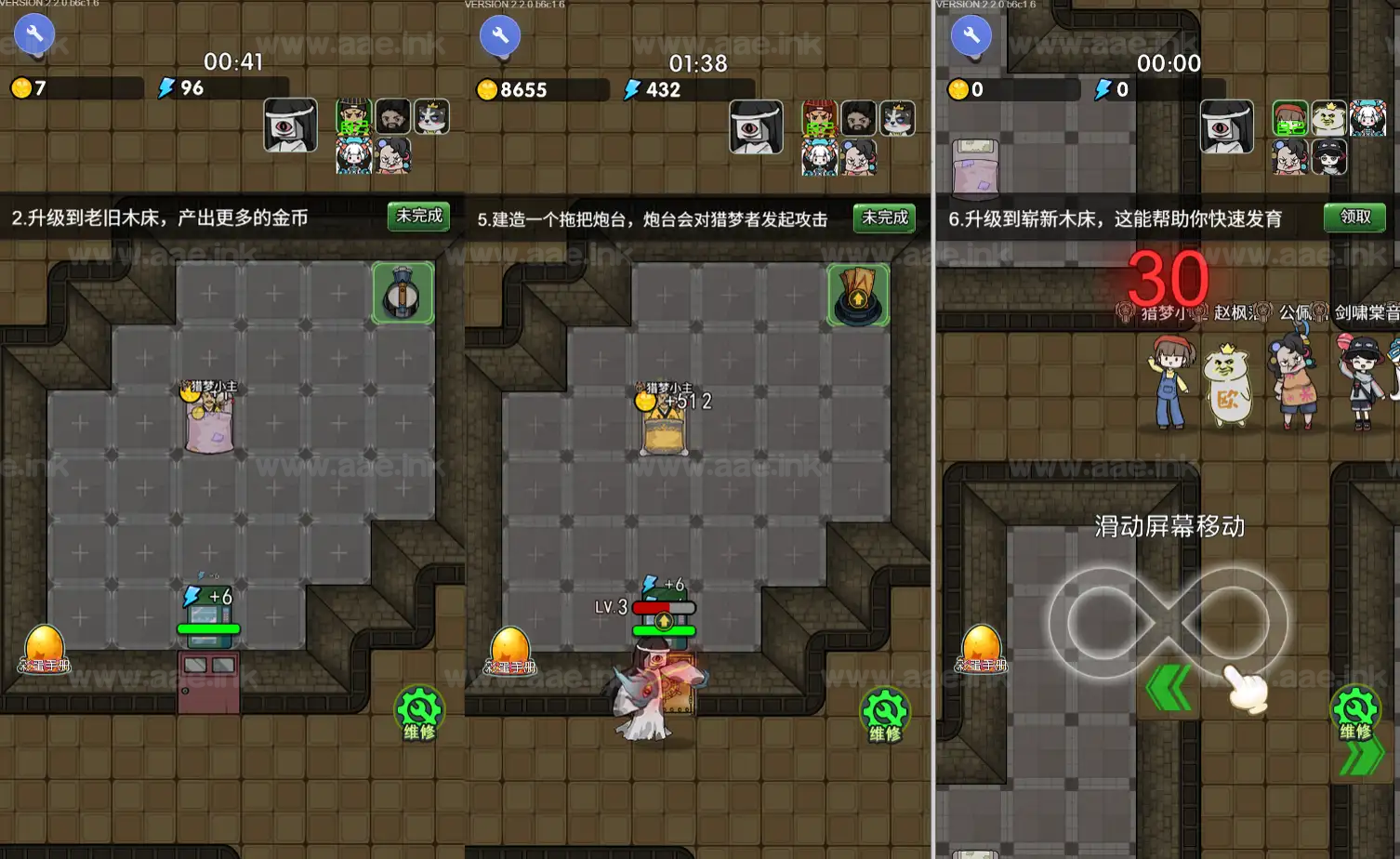Viewport: 1400px width, 859px height.
Task: Open wrench settings above the 8655 gold counter
Action: tap(500, 36)
